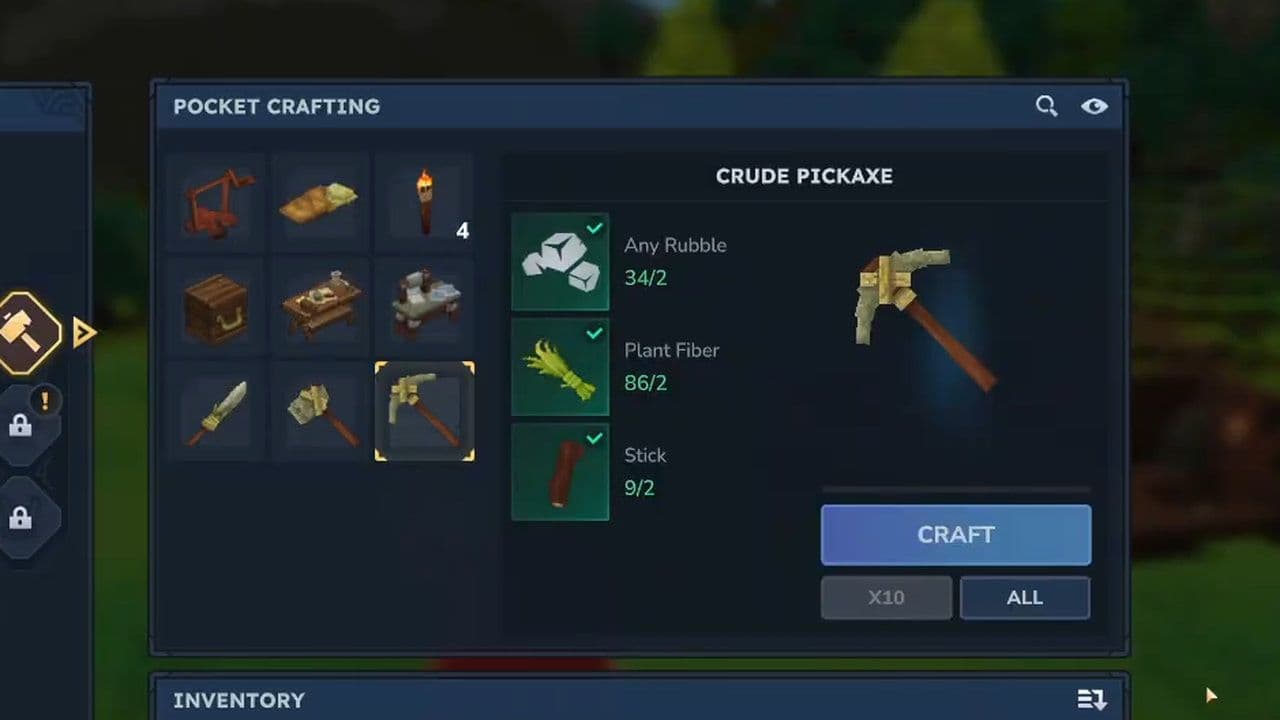This screenshot has width=1280, height=720.
Task: Select the torch recipe showing x4
Action: 424,200
